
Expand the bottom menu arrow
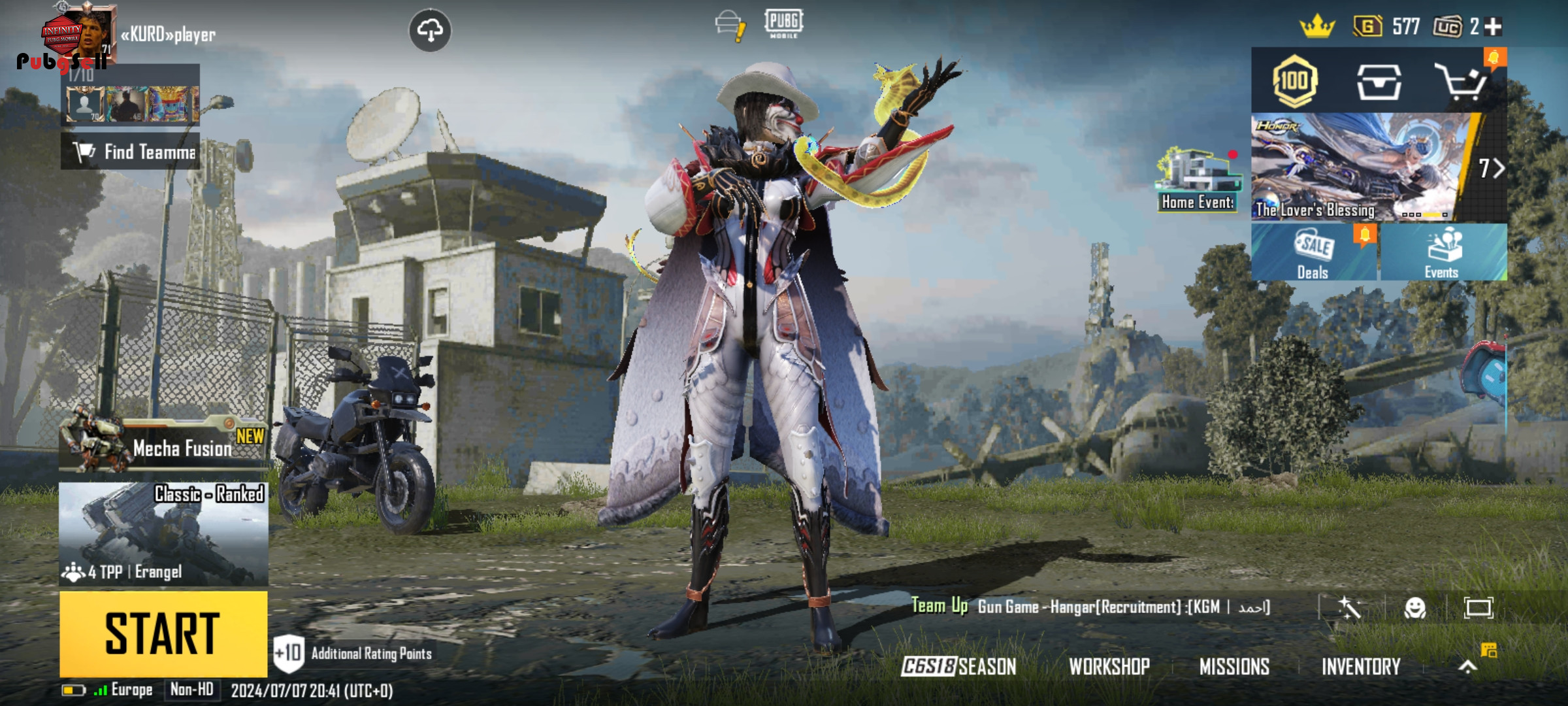tap(1467, 666)
